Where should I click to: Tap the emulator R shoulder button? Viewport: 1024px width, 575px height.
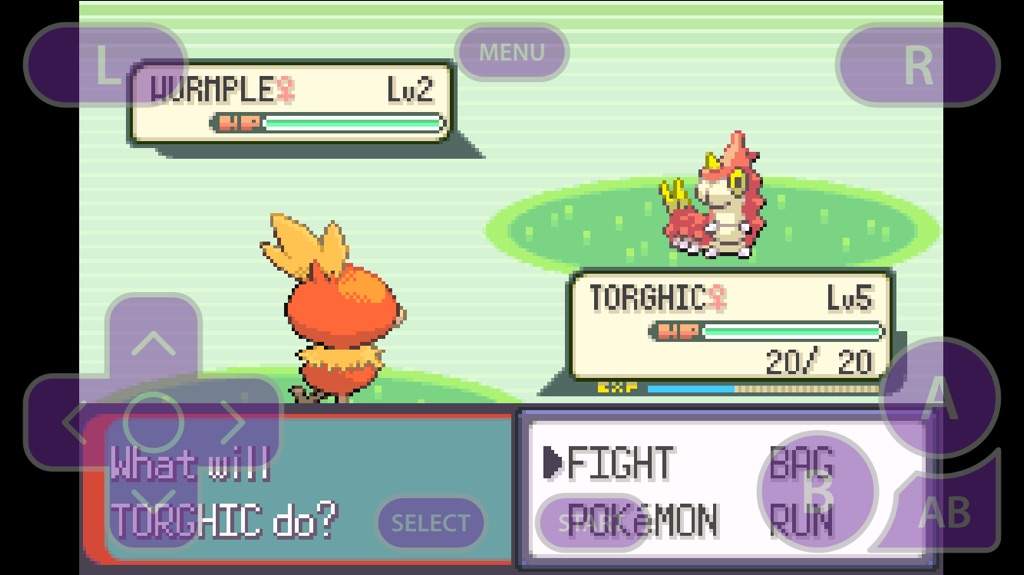(x=917, y=65)
